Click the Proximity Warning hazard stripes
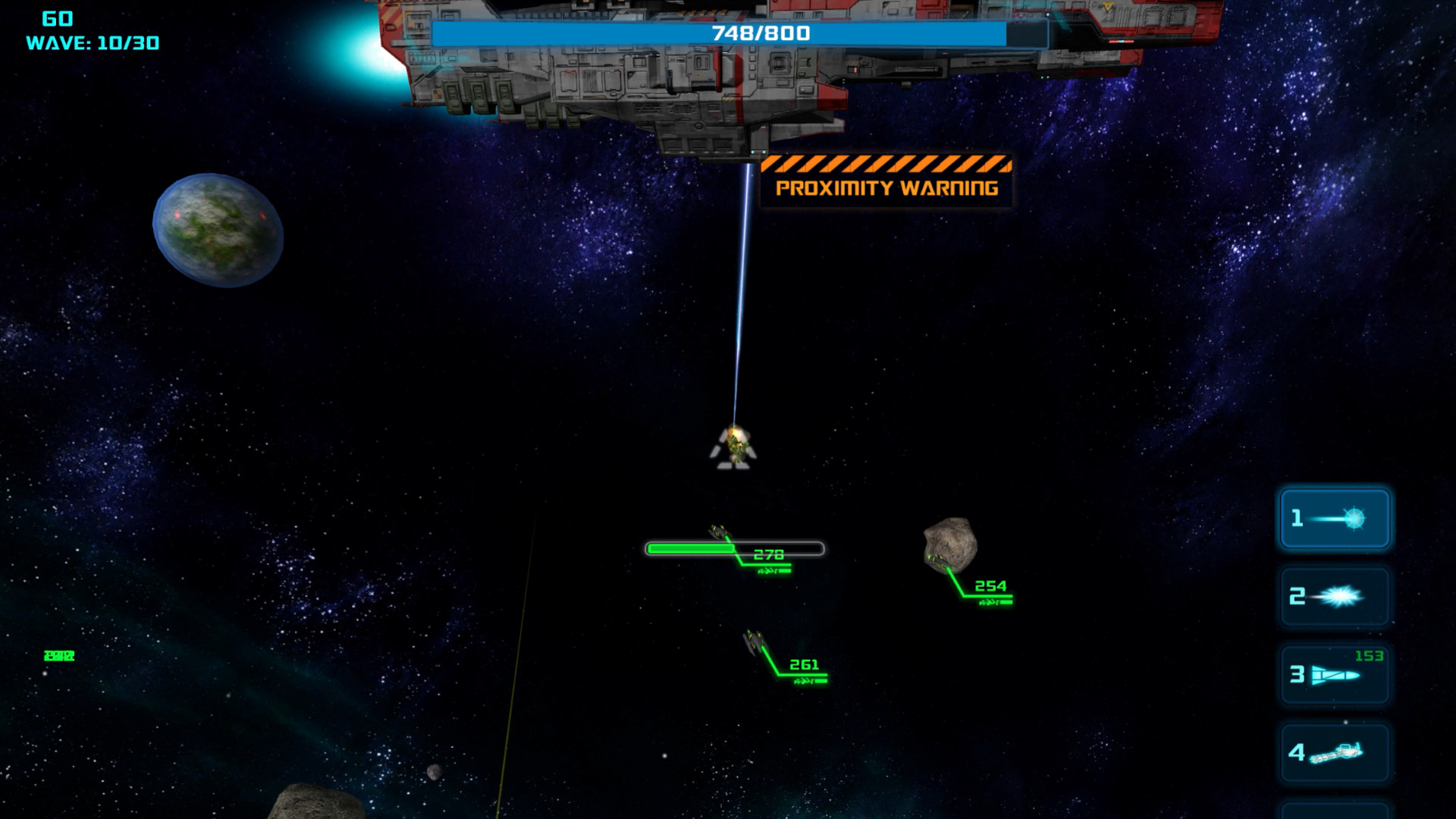1456x819 pixels. pos(887,163)
